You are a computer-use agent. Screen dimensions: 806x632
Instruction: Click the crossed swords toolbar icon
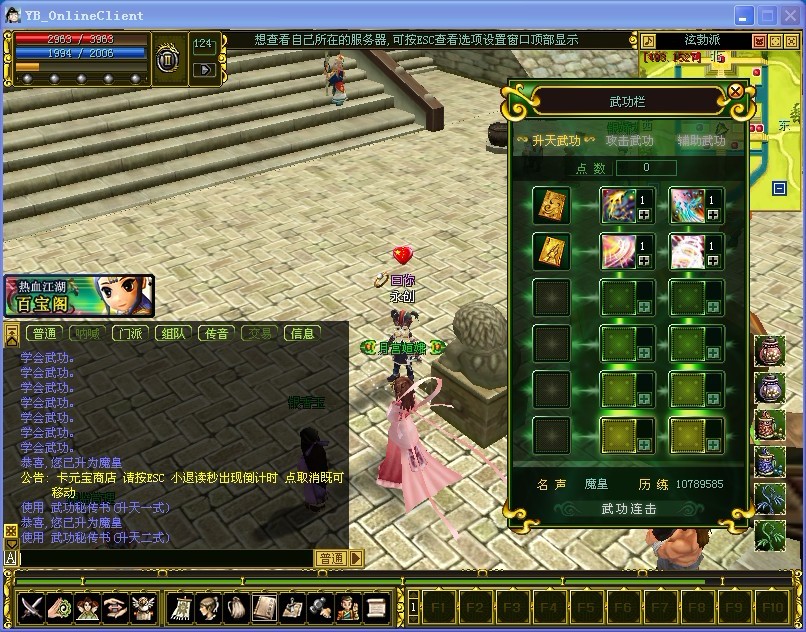[32, 606]
